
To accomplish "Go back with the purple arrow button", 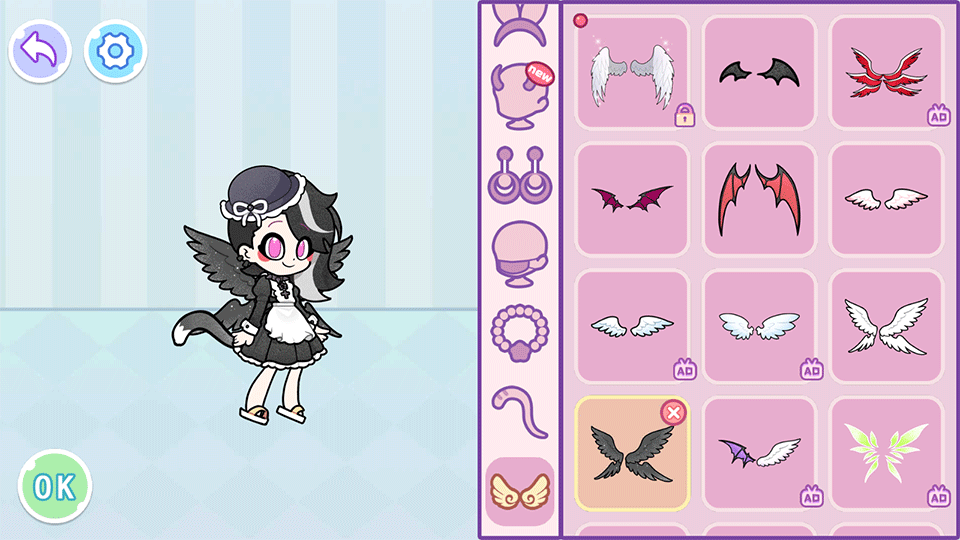I will tap(40, 51).
